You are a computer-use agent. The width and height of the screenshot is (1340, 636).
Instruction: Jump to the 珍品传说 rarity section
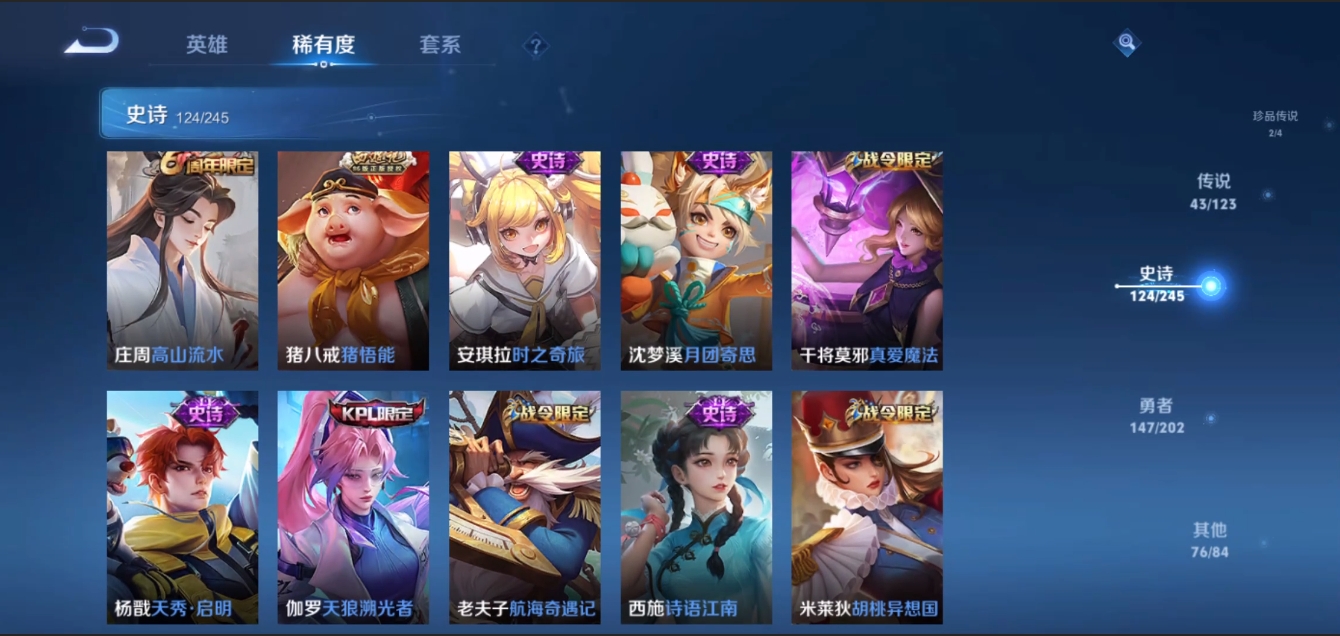(x=1275, y=122)
